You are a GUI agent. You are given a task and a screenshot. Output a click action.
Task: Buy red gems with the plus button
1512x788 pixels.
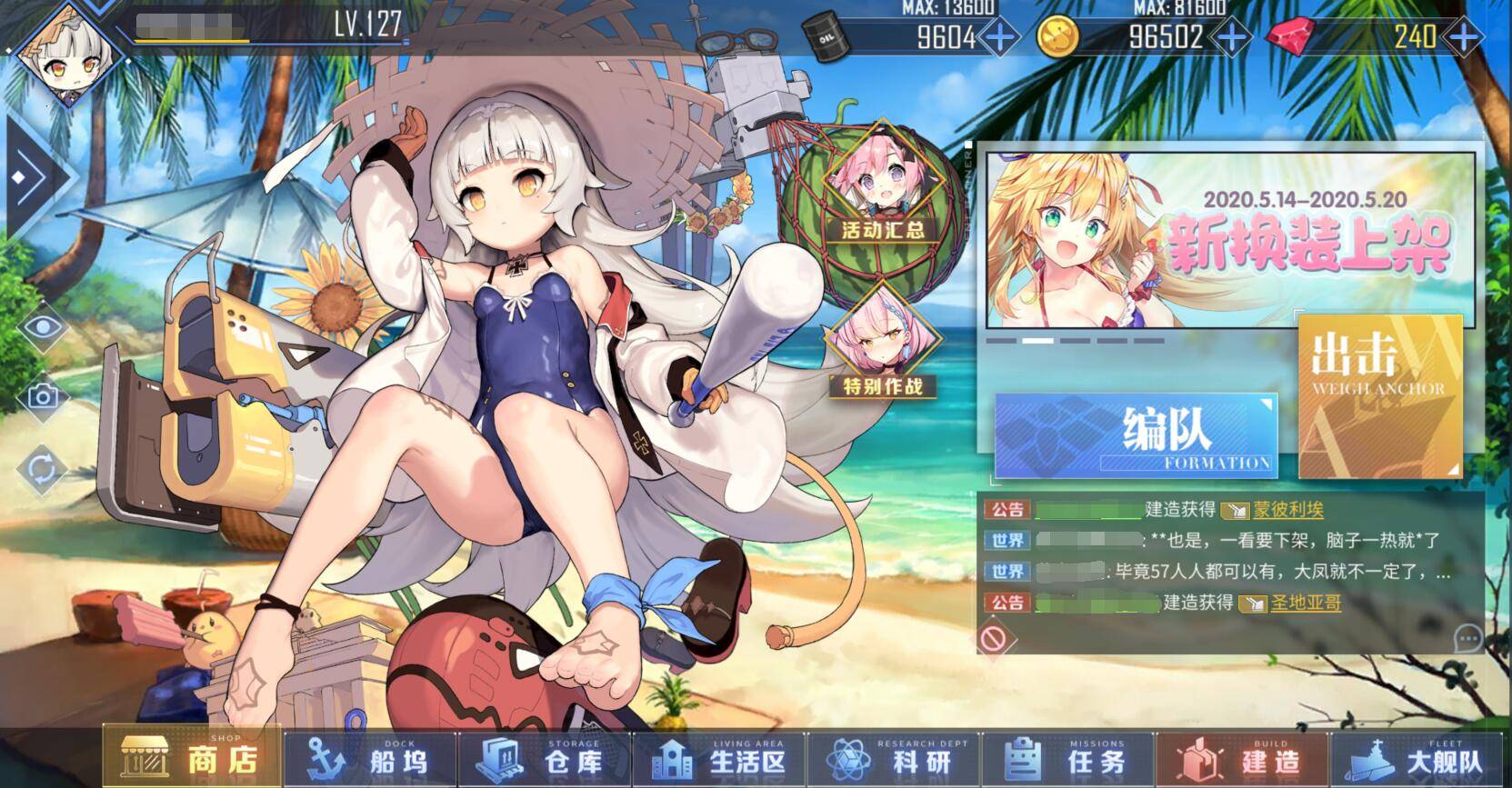(x=1464, y=37)
